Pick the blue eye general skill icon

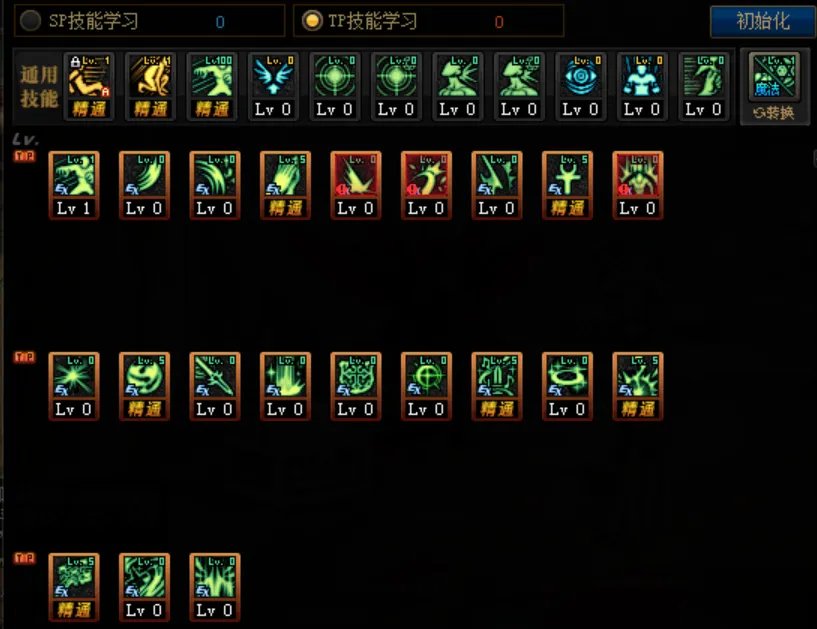tap(581, 78)
